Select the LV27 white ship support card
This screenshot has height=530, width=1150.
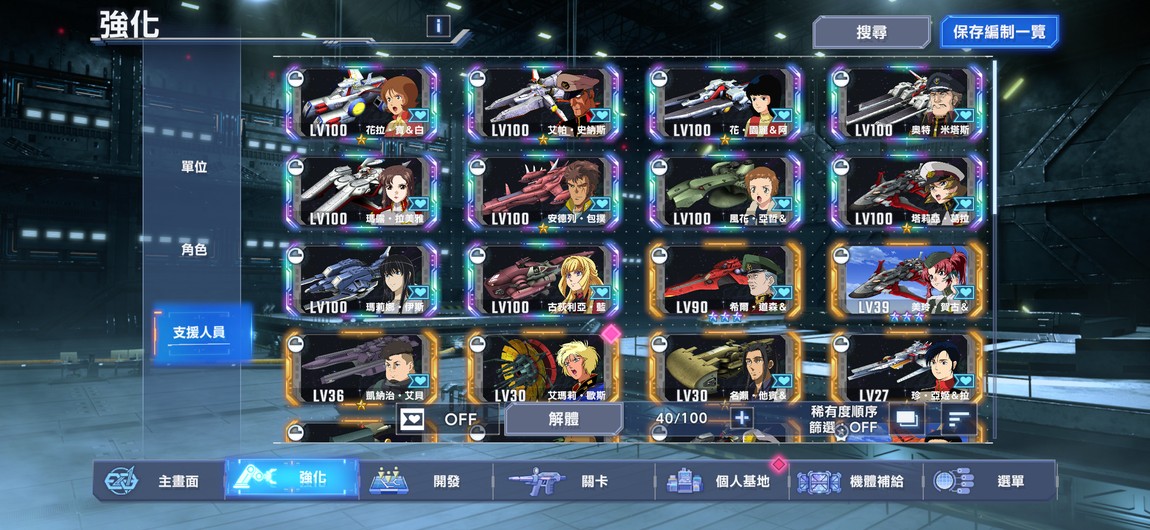(x=906, y=367)
